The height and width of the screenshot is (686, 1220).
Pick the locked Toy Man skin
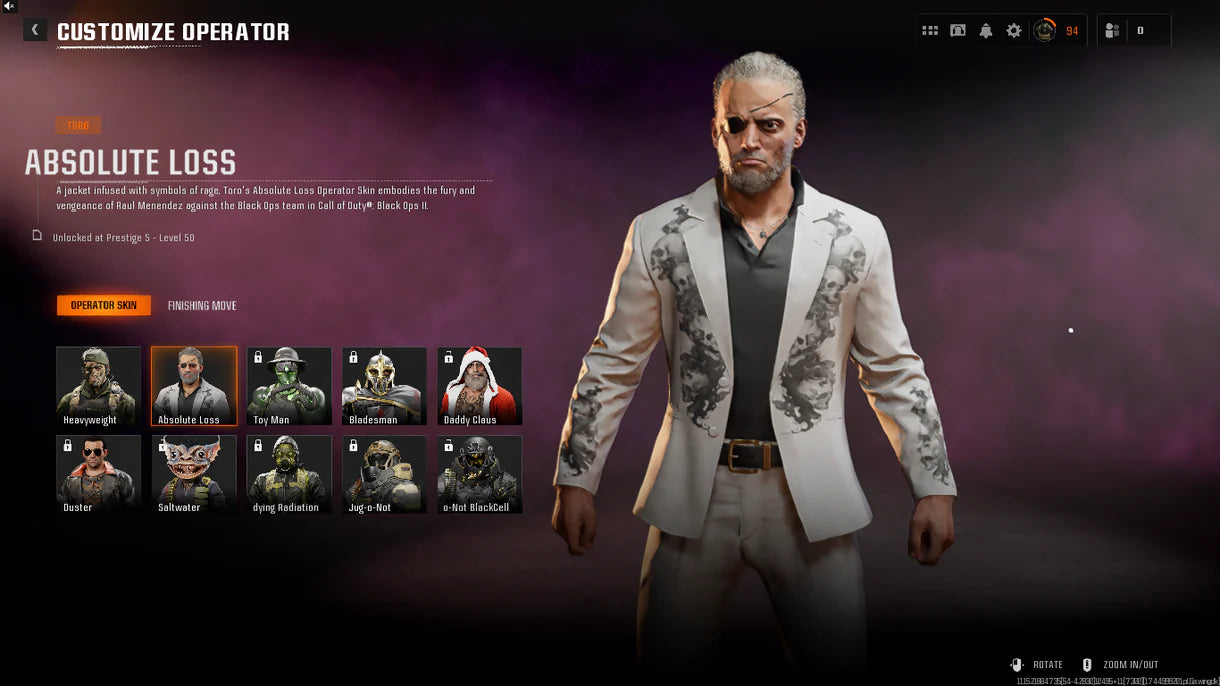tap(289, 386)
